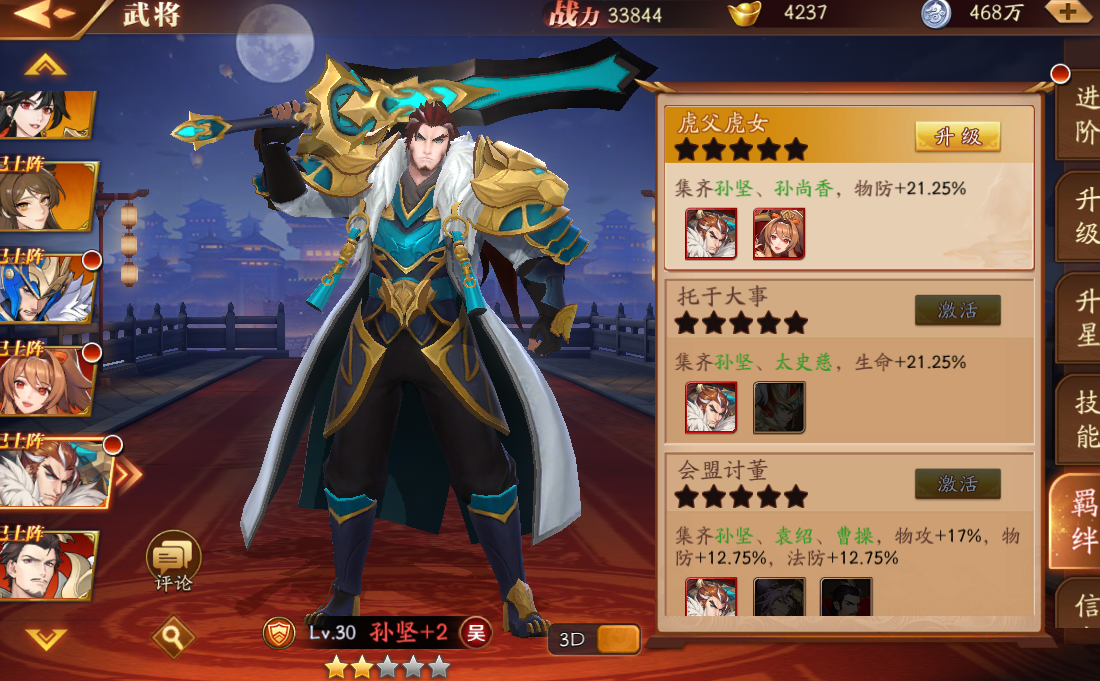
Task: Open the 评论 comments button
Action: pos(173,560)
